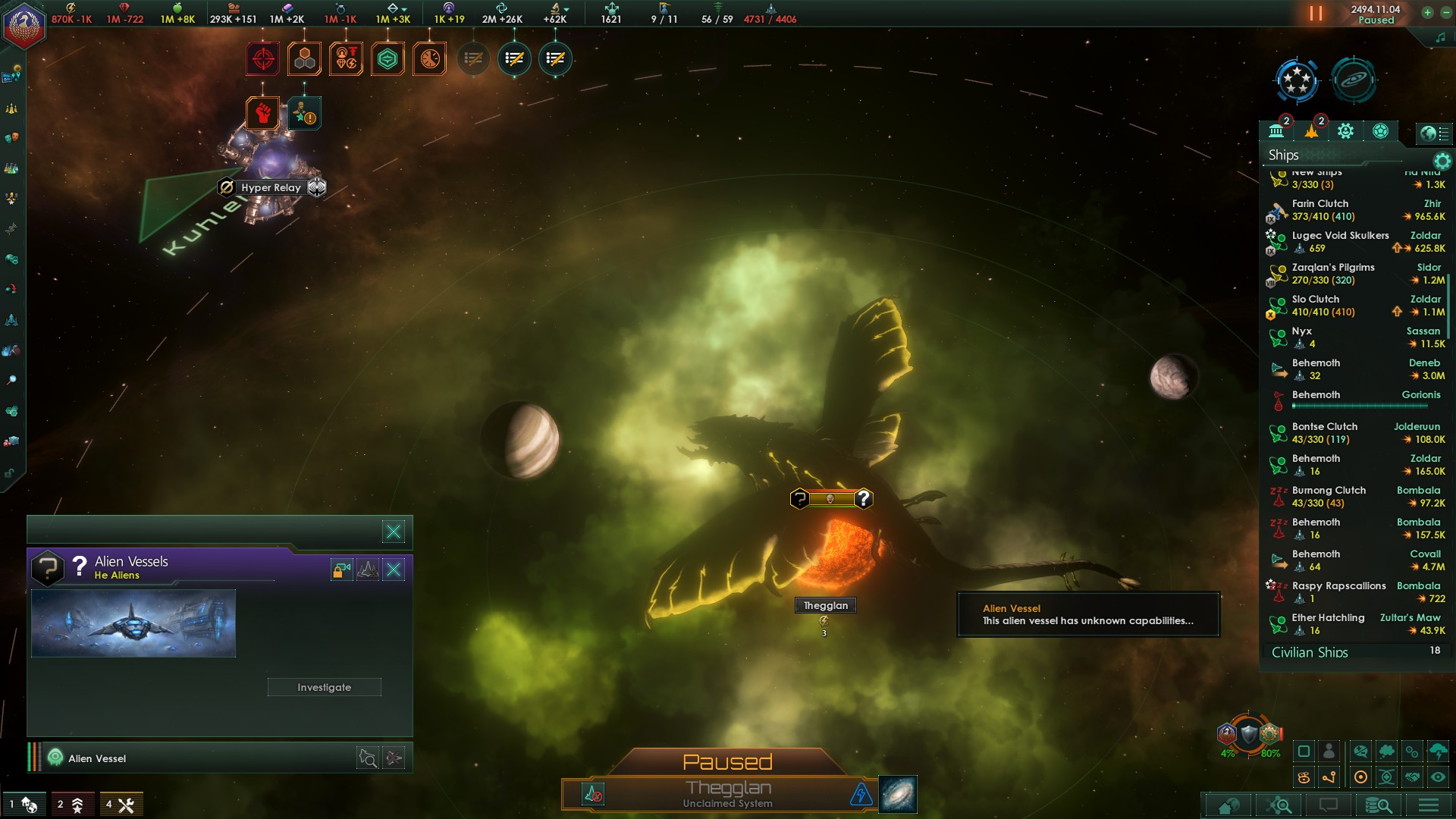Select the Farin Clutch fleet row
The width and height of the screenshot is (1456, 819).
[1356, 210]
